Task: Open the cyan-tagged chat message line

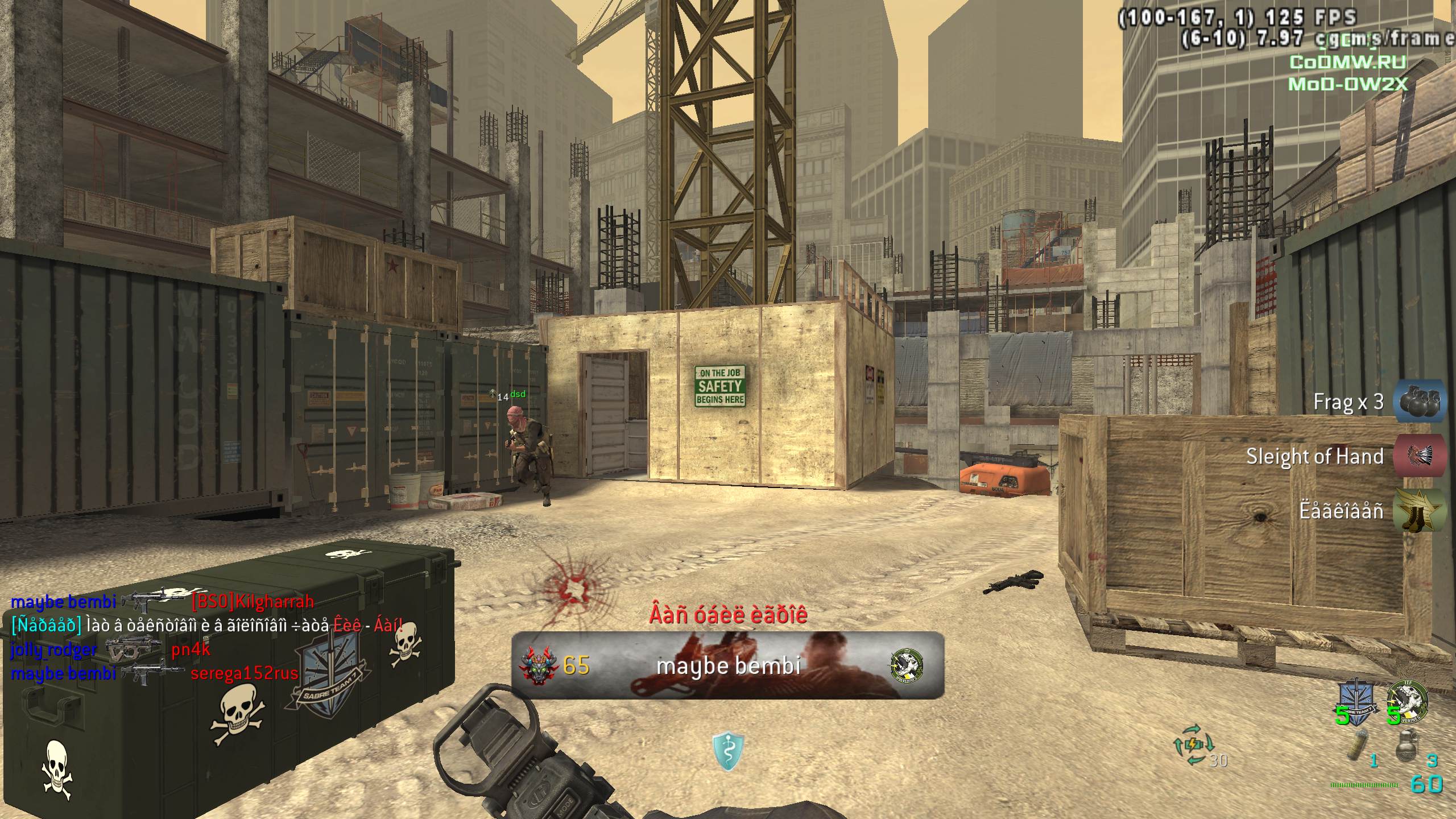Action: tap(207, 625)
